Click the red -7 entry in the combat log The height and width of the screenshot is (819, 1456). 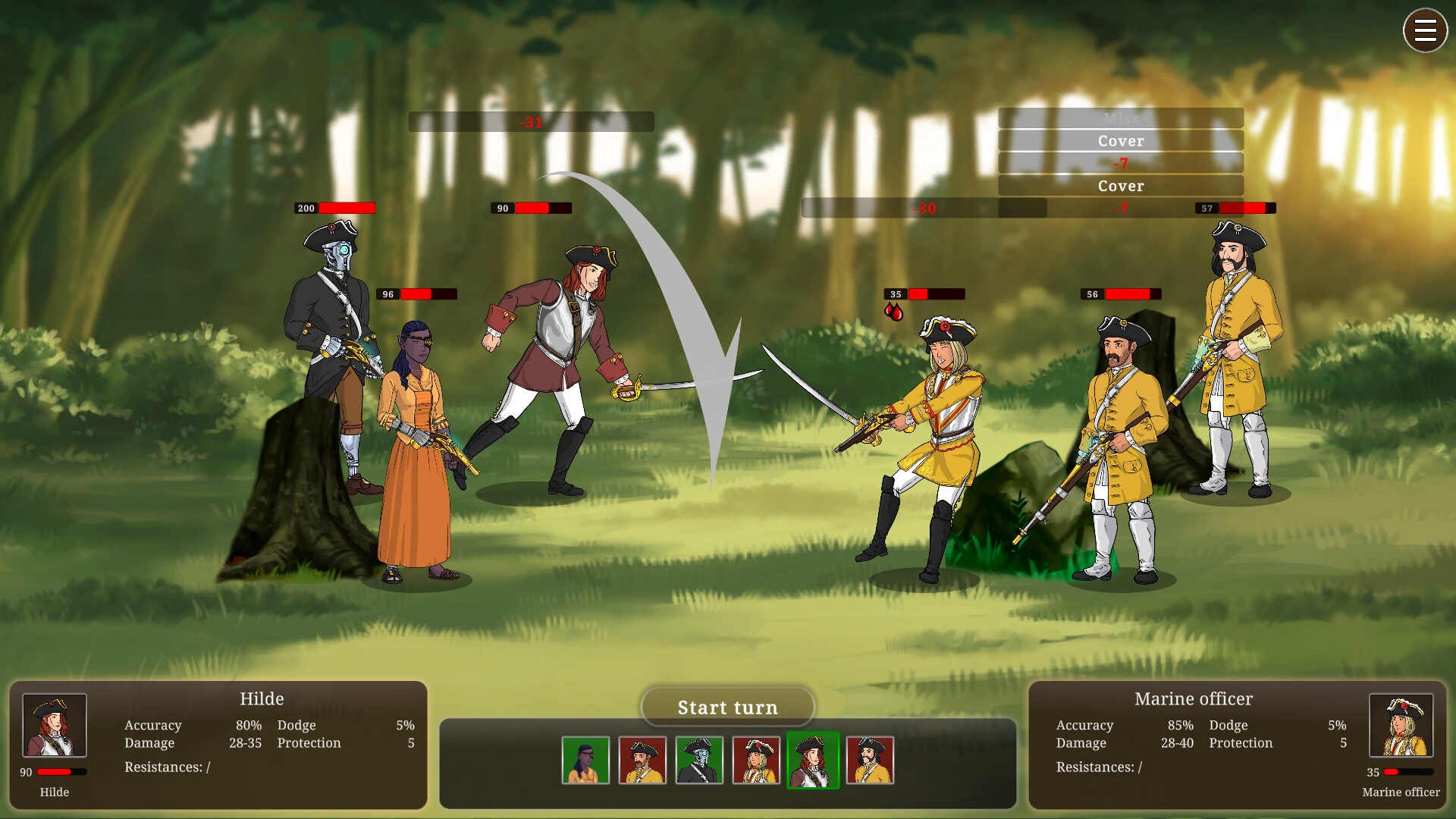click(x=1120, y=162)
